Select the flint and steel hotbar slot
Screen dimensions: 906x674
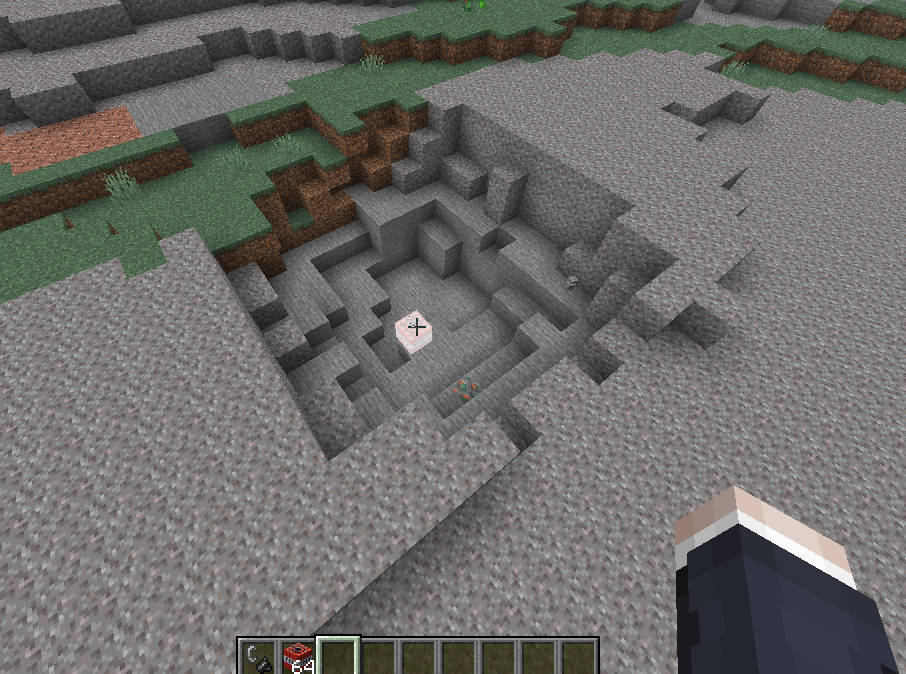tap(258, 657)
